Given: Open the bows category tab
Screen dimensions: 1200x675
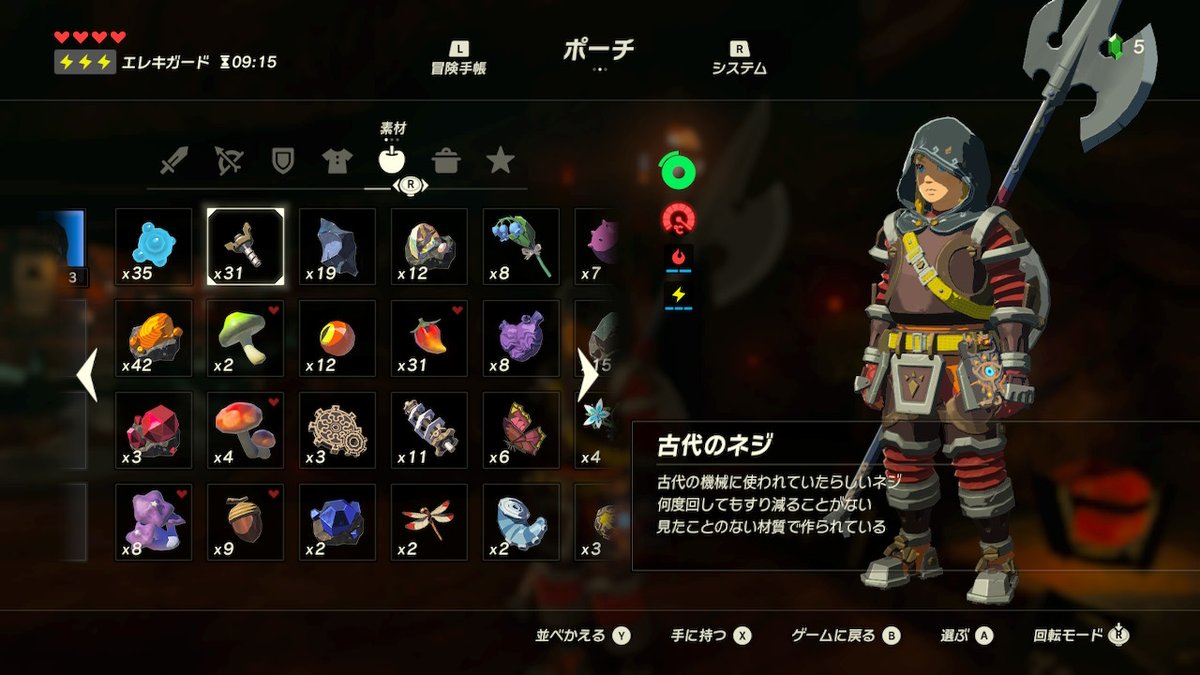Looking at the screenshot, I should (x=229, y=160).
